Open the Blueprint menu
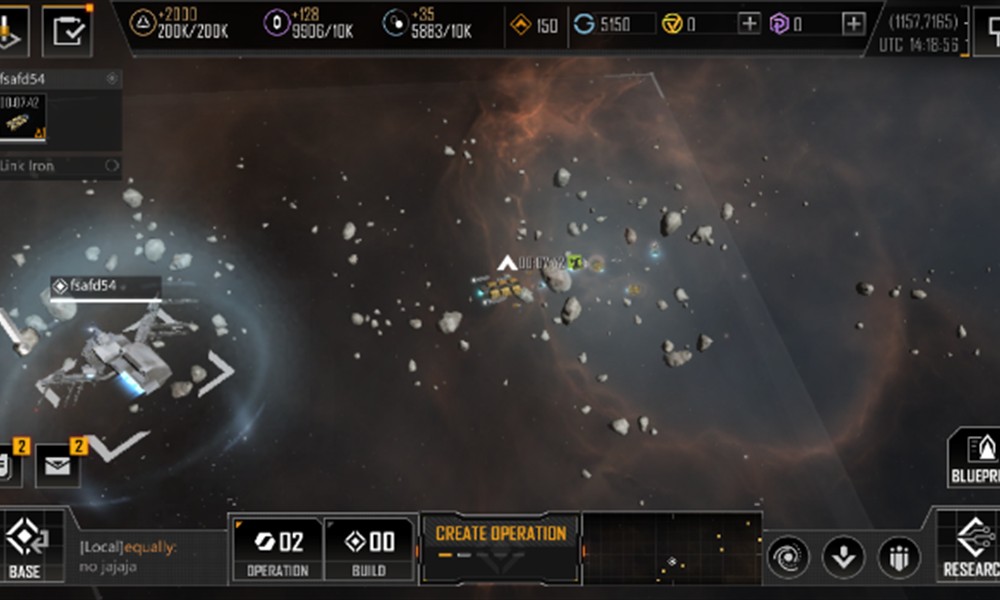The width and height of the screenshot is (1000, 600). [975, 458]
